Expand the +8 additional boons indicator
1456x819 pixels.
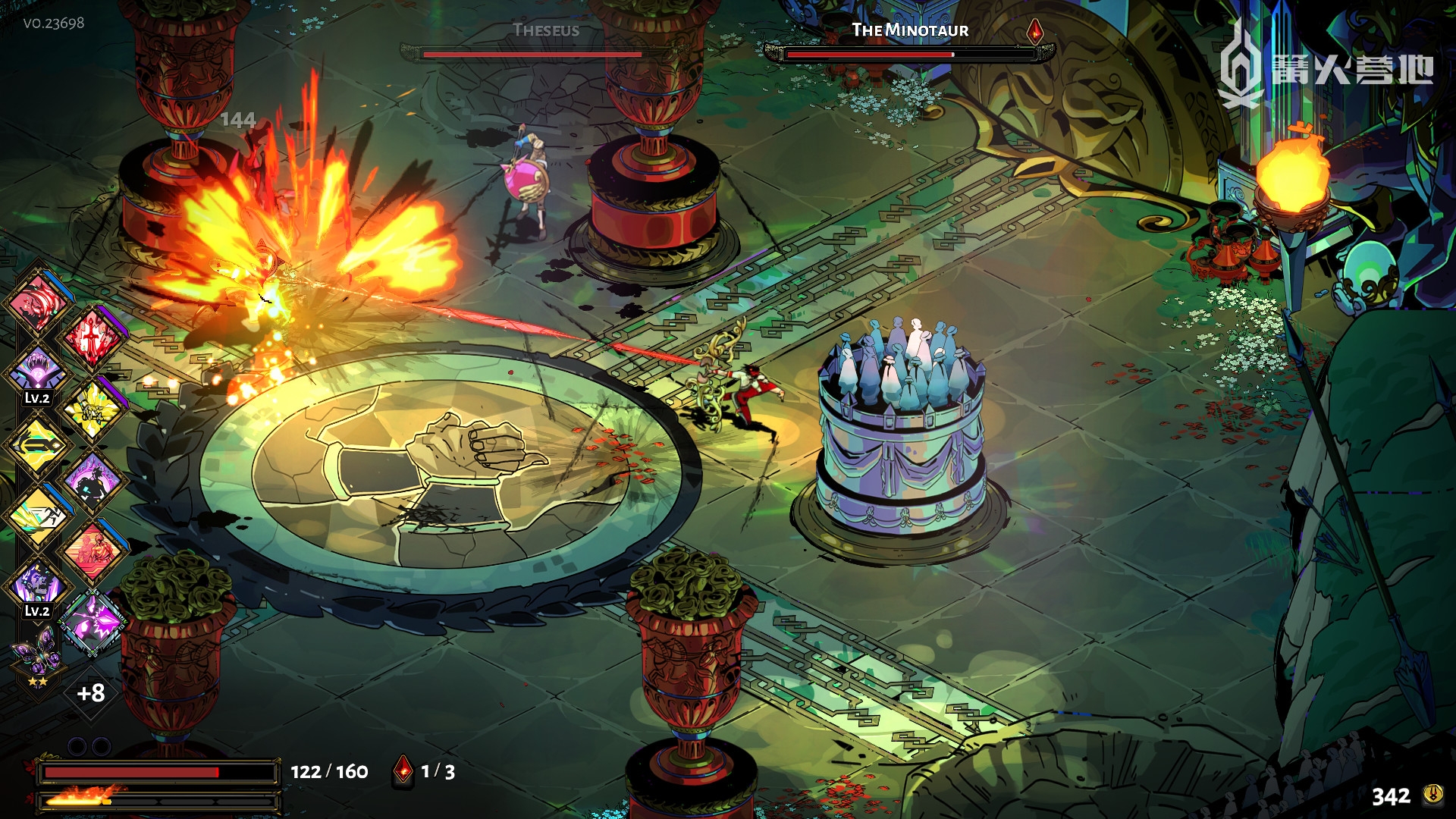(91, 692)
